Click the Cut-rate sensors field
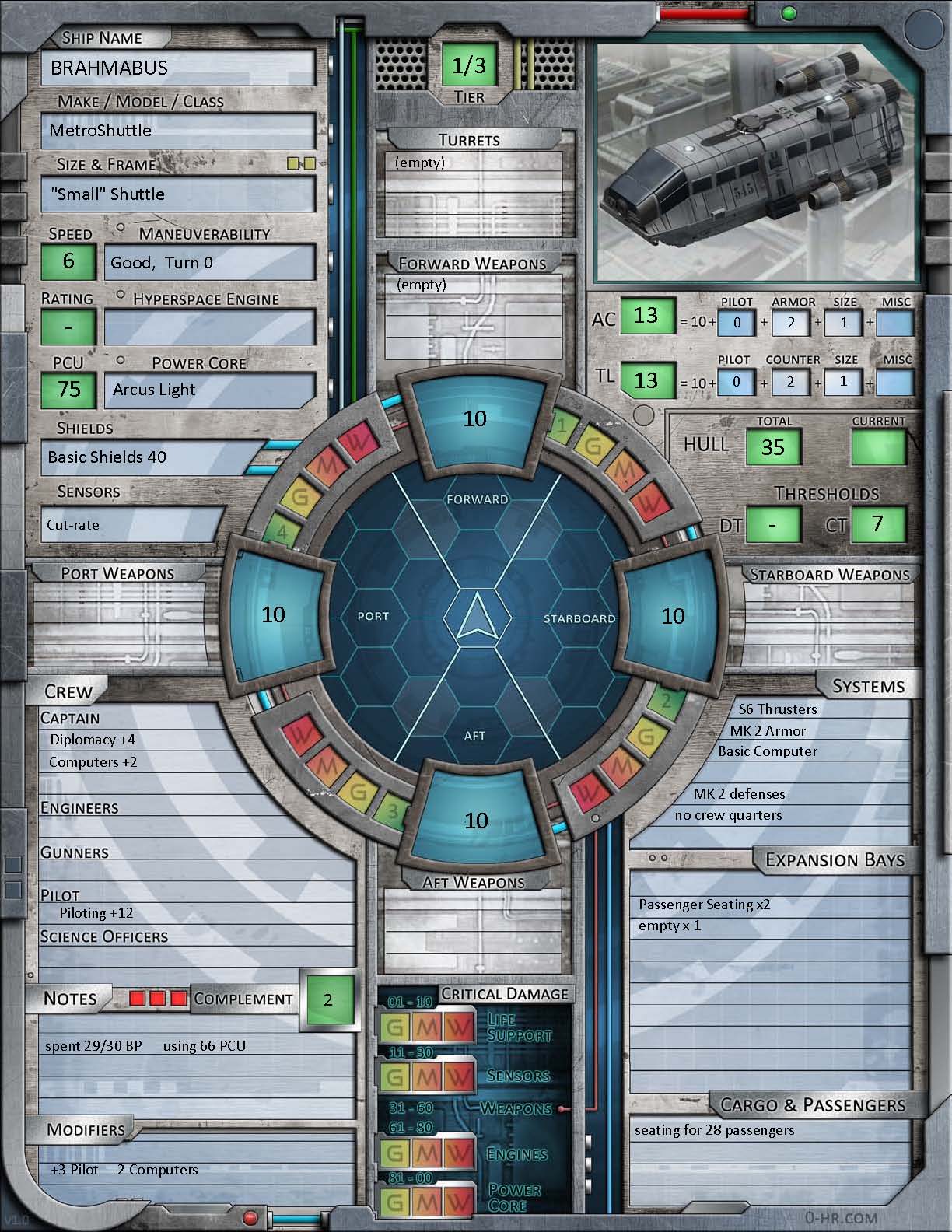952x1232 pixels. [x=132, y=525]
